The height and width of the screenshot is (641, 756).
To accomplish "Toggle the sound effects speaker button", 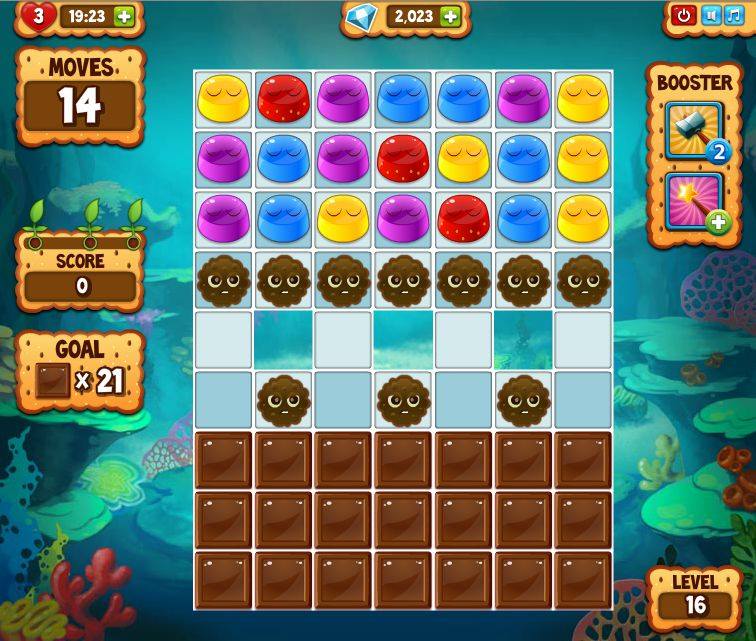I will click(711, 15).
